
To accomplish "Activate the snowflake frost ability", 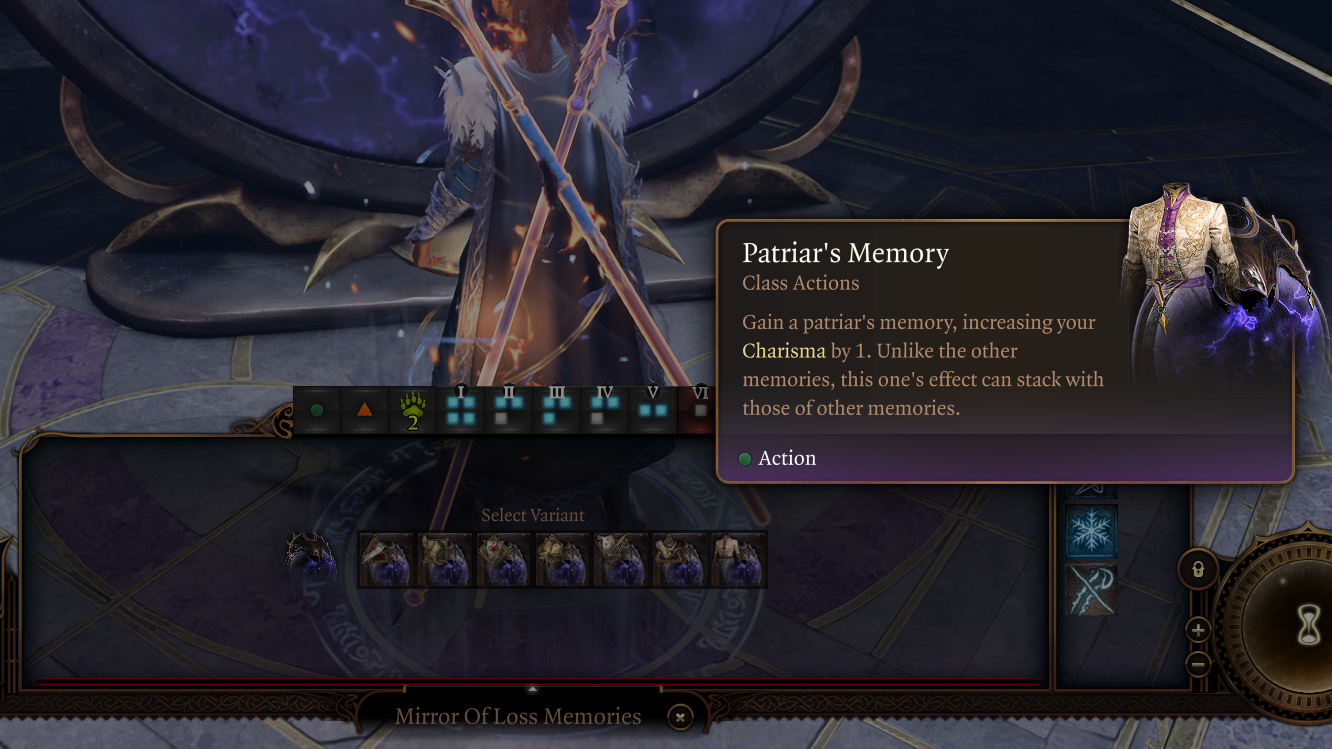I will pos(1091,529).
